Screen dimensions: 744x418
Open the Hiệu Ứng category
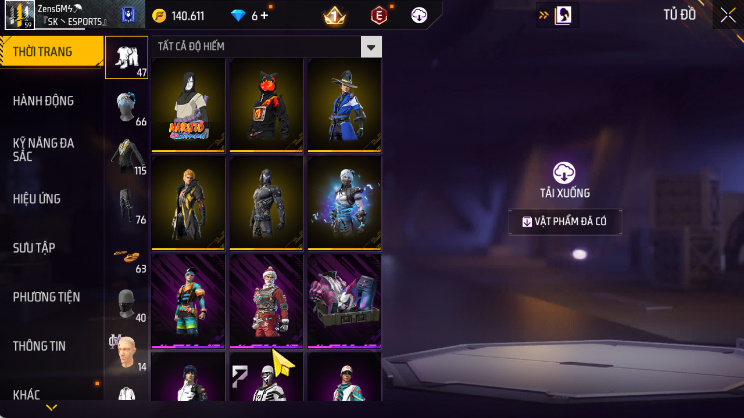pyautogui.click(x=38, y=199)
